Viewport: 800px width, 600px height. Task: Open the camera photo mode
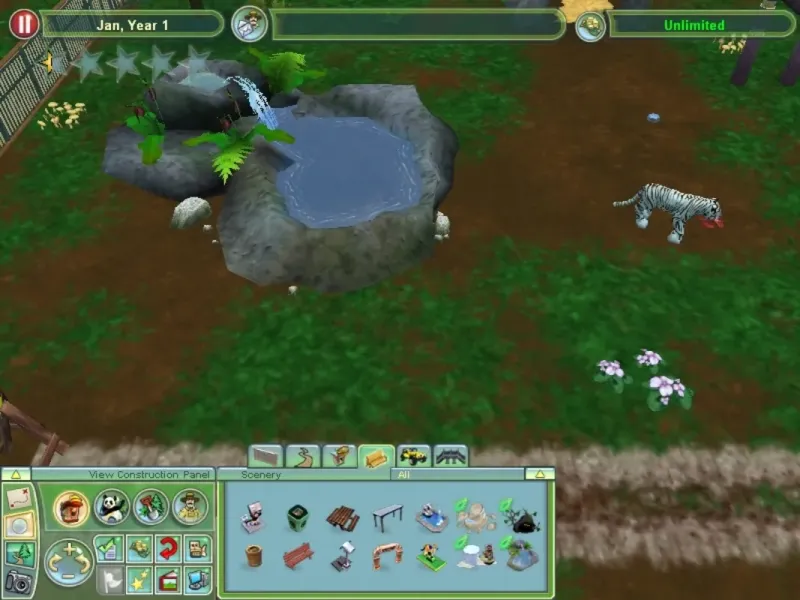point(18,581)
